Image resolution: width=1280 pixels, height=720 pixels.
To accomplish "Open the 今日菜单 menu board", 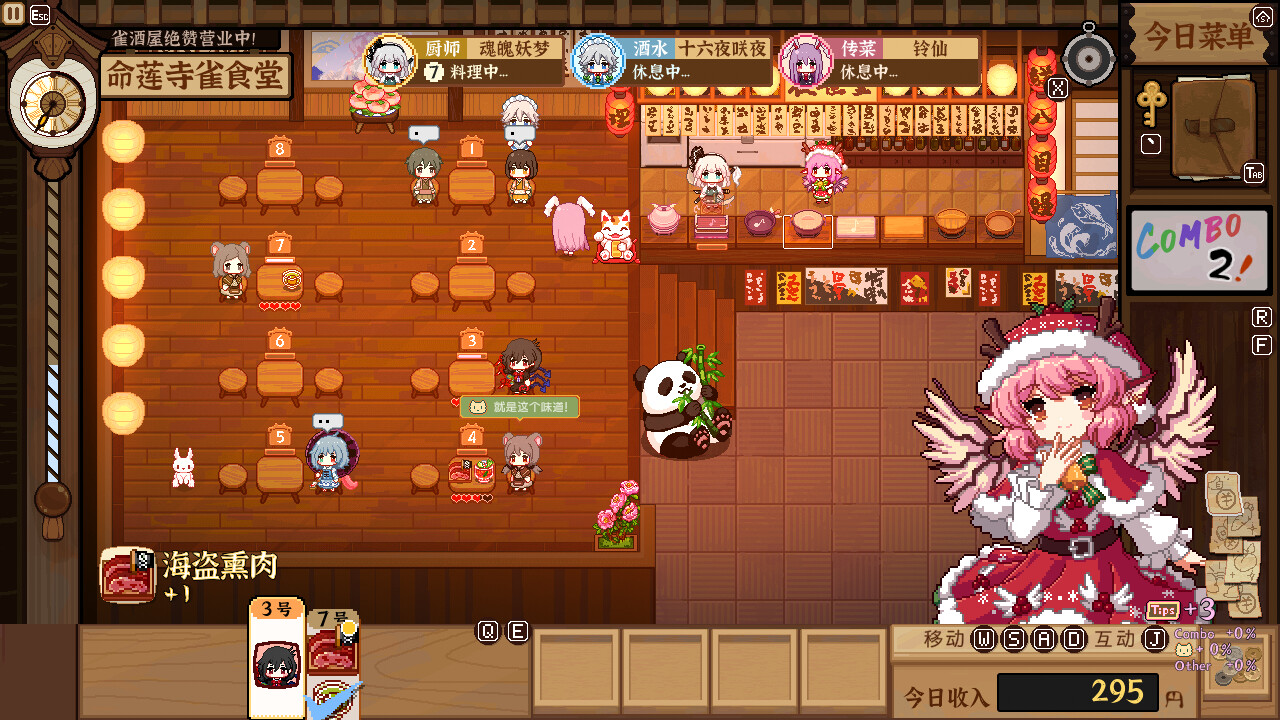I will [x=1196, y=33].
